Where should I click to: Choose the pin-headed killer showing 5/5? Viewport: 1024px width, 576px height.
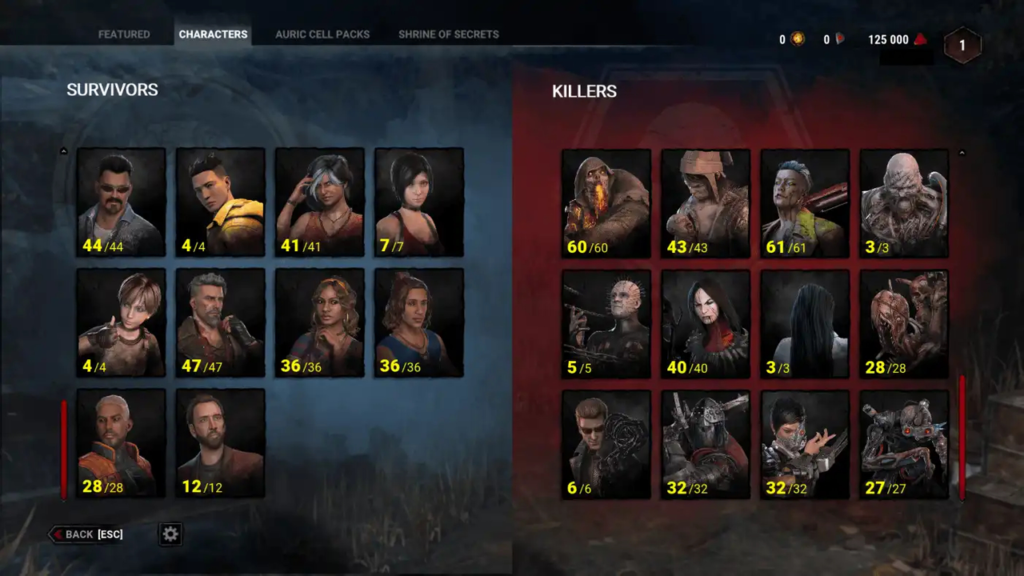tap(606, 324)
